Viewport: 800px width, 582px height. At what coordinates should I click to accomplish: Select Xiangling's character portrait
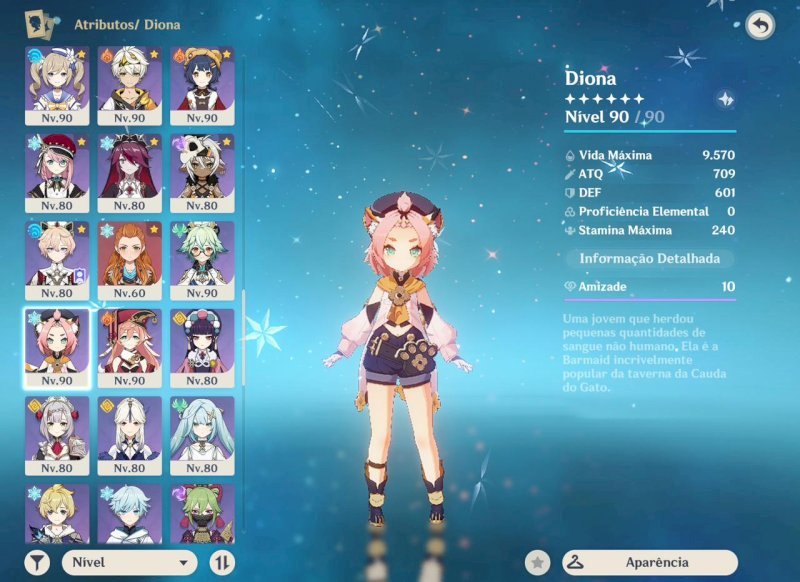click(202, 79)
